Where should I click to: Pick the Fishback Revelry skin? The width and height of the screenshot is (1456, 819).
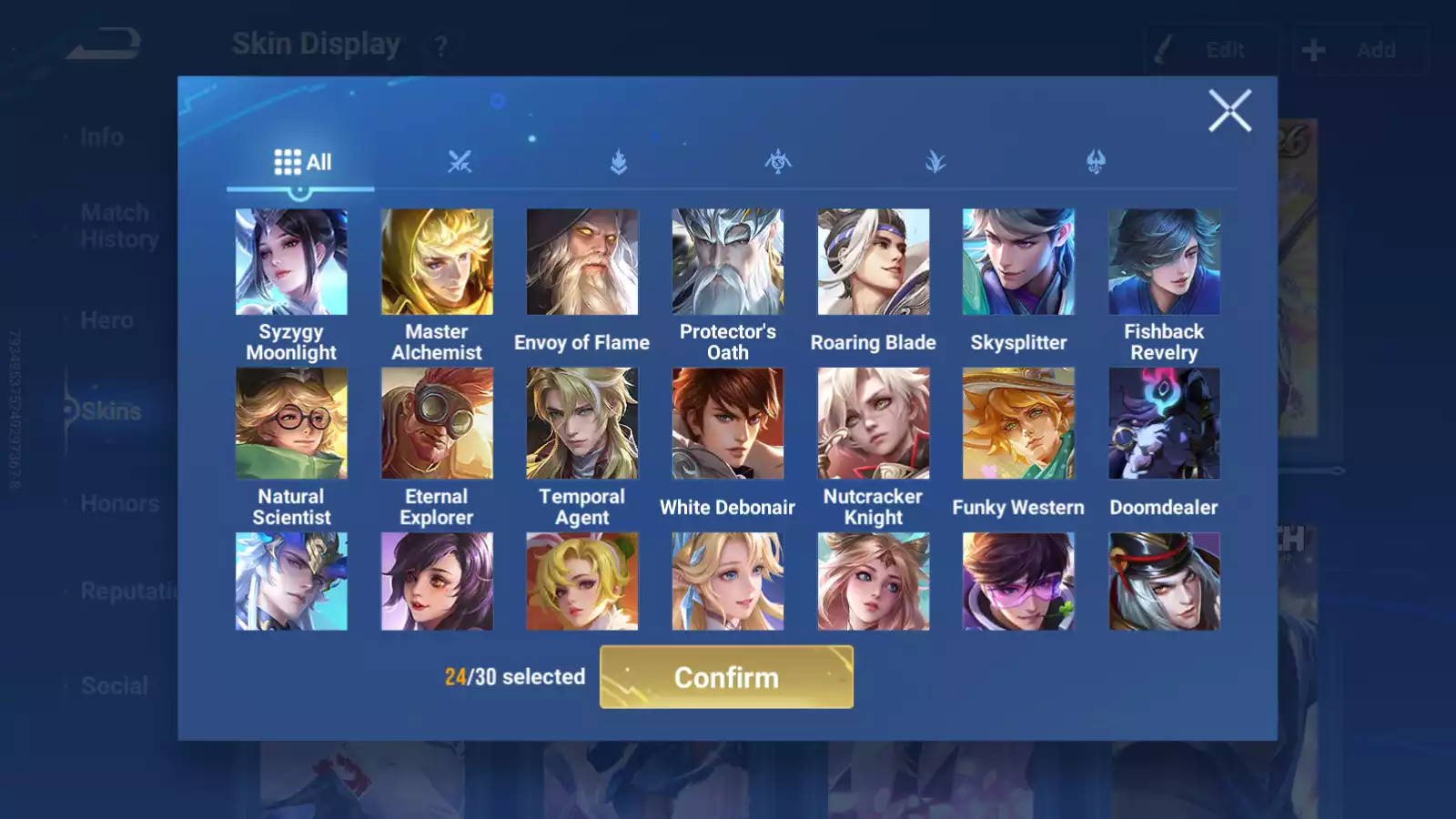tap(1164, 262)
